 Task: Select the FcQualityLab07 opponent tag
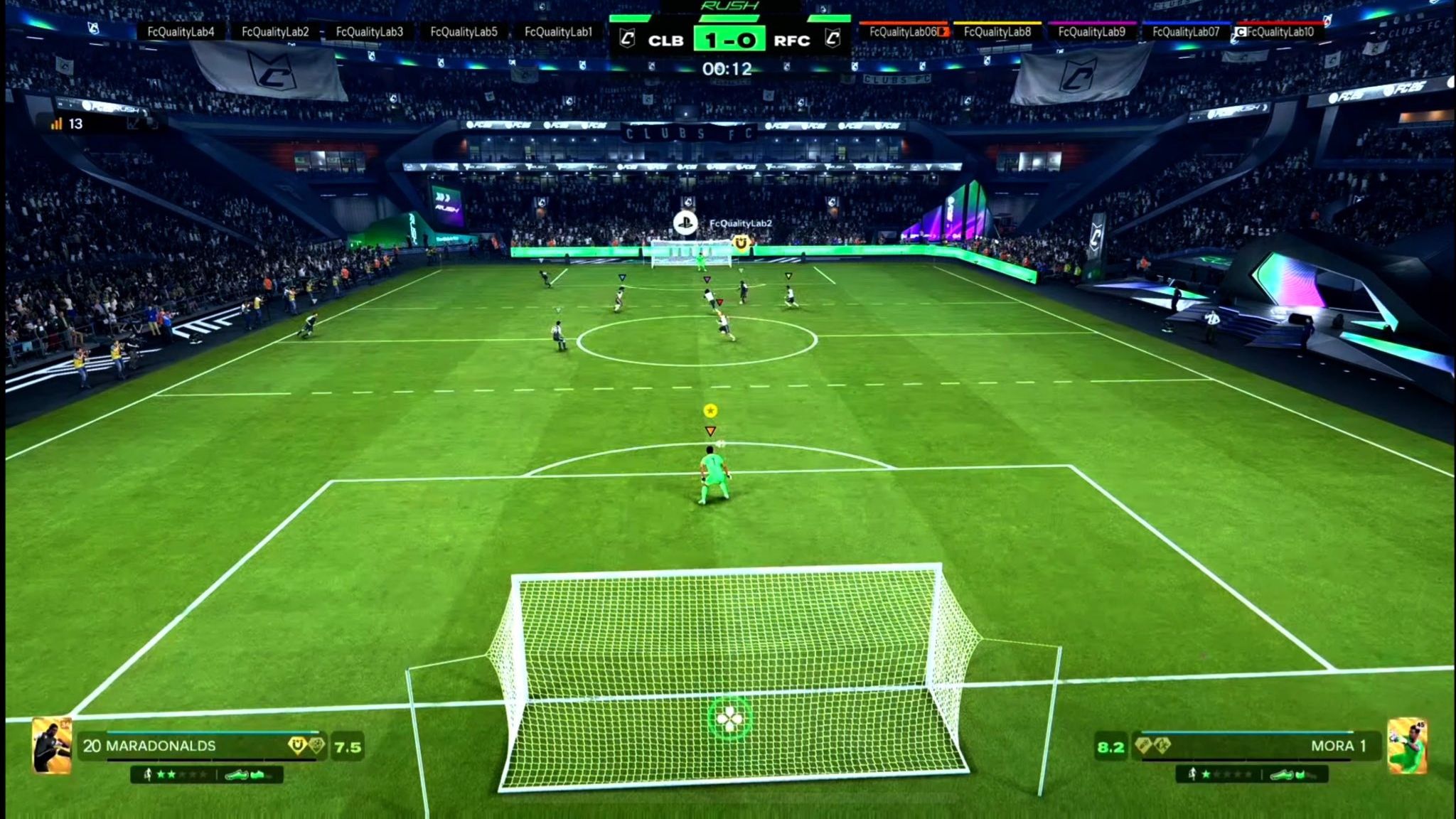click(1185, 32)
